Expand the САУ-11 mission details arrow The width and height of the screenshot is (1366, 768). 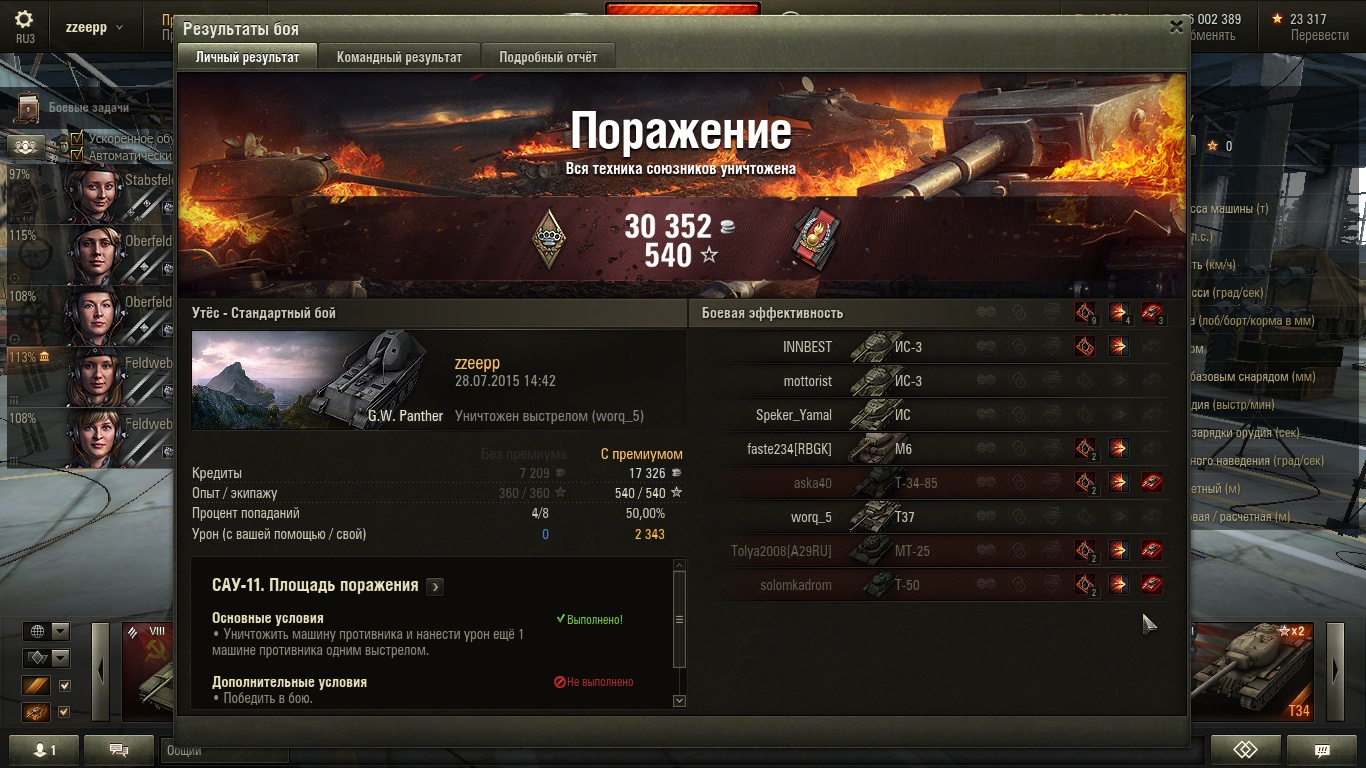[435, 587]
